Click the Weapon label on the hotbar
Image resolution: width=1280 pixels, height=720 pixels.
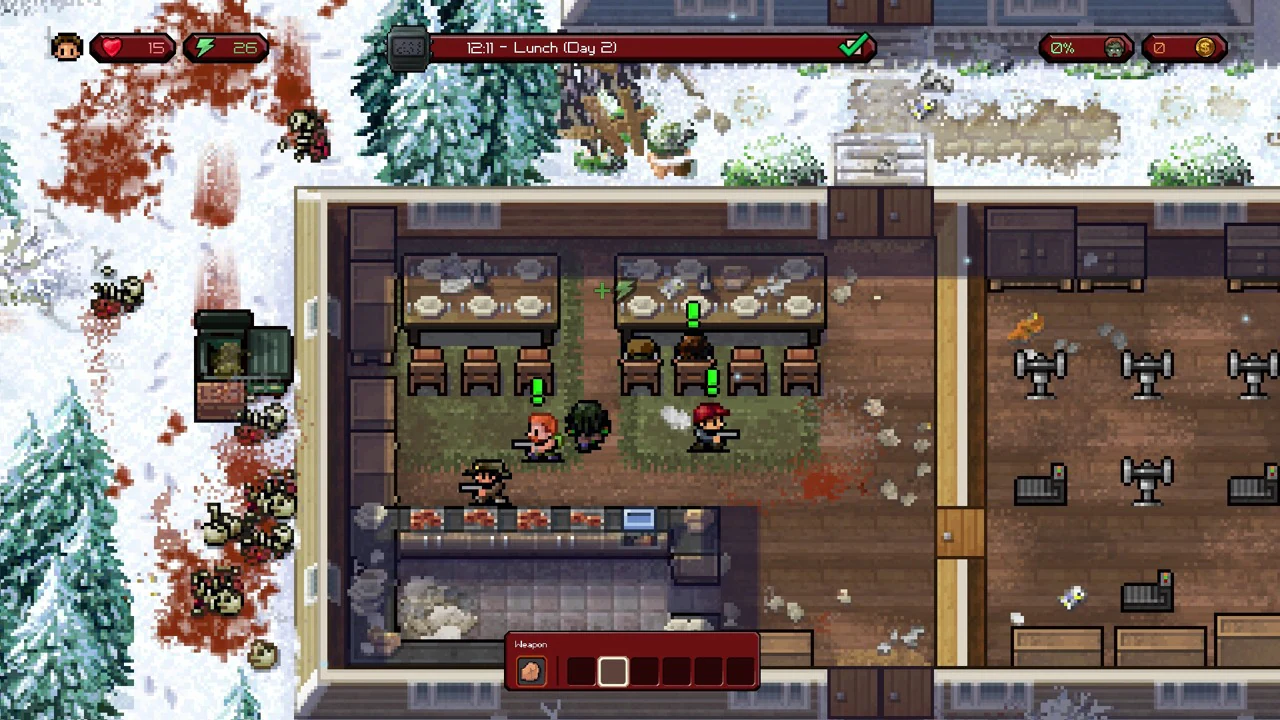click(531, 645)
